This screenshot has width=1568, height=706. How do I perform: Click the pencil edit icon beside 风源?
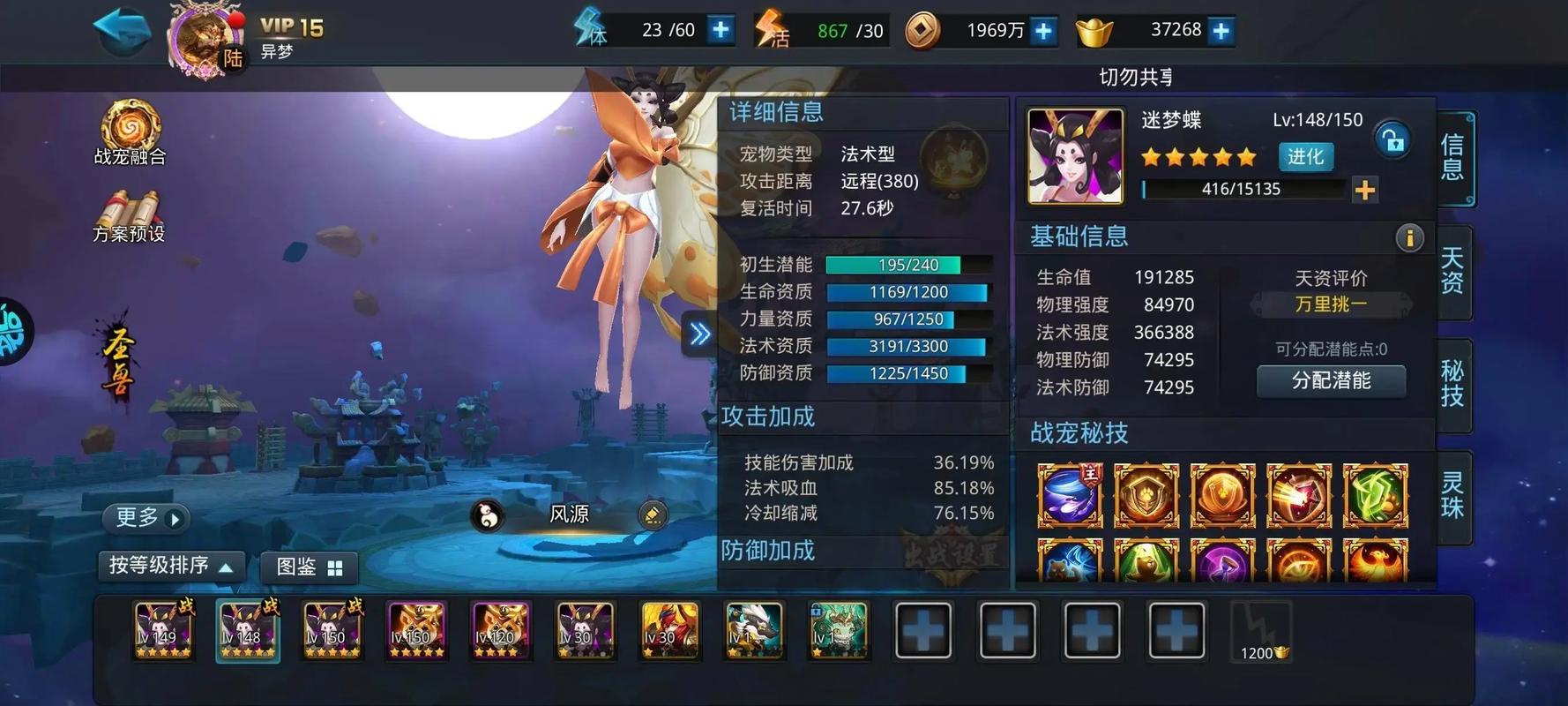click(x=653, y=514)
